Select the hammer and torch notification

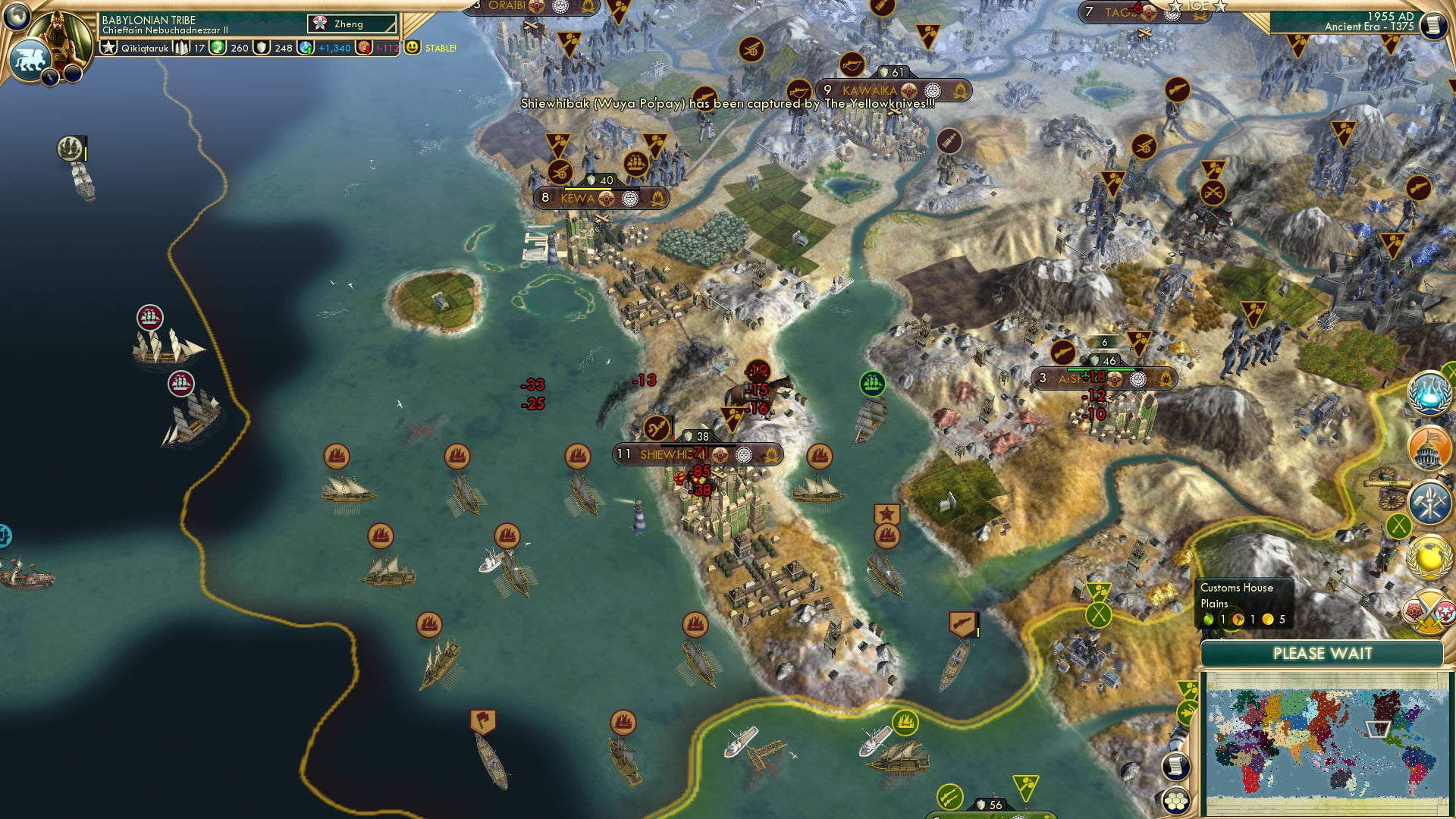click(x=1429, y=503)
